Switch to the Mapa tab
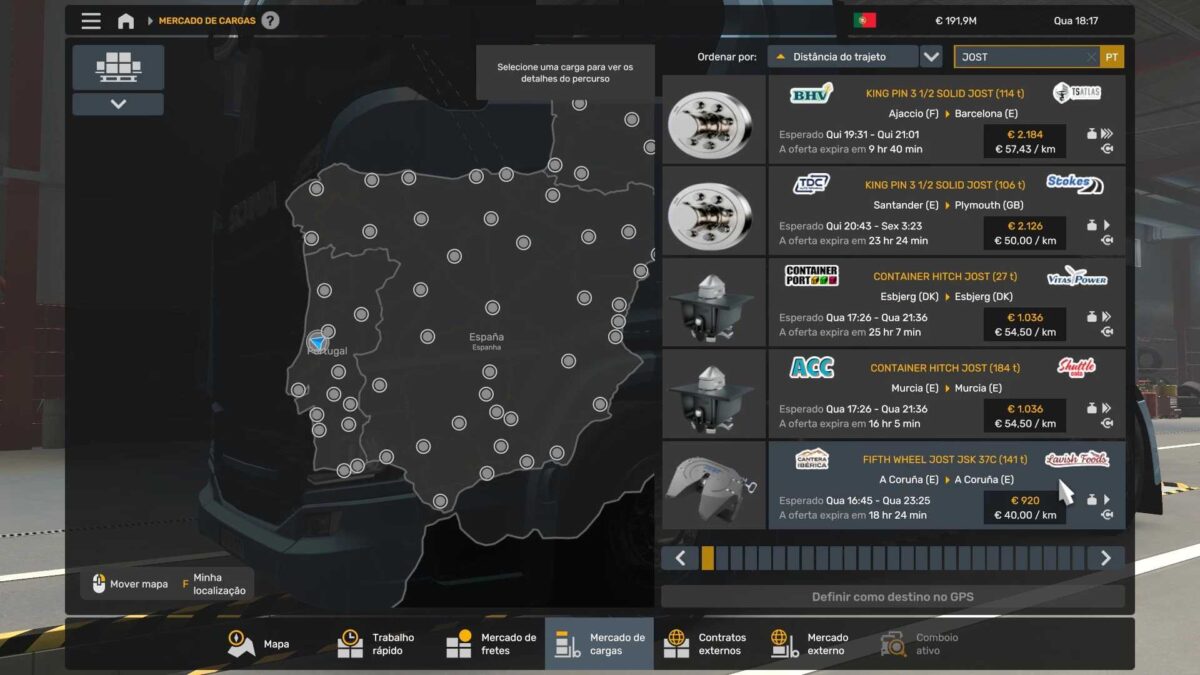The height and width of the screenshot is (675, 1200). (x=259, y=644)
